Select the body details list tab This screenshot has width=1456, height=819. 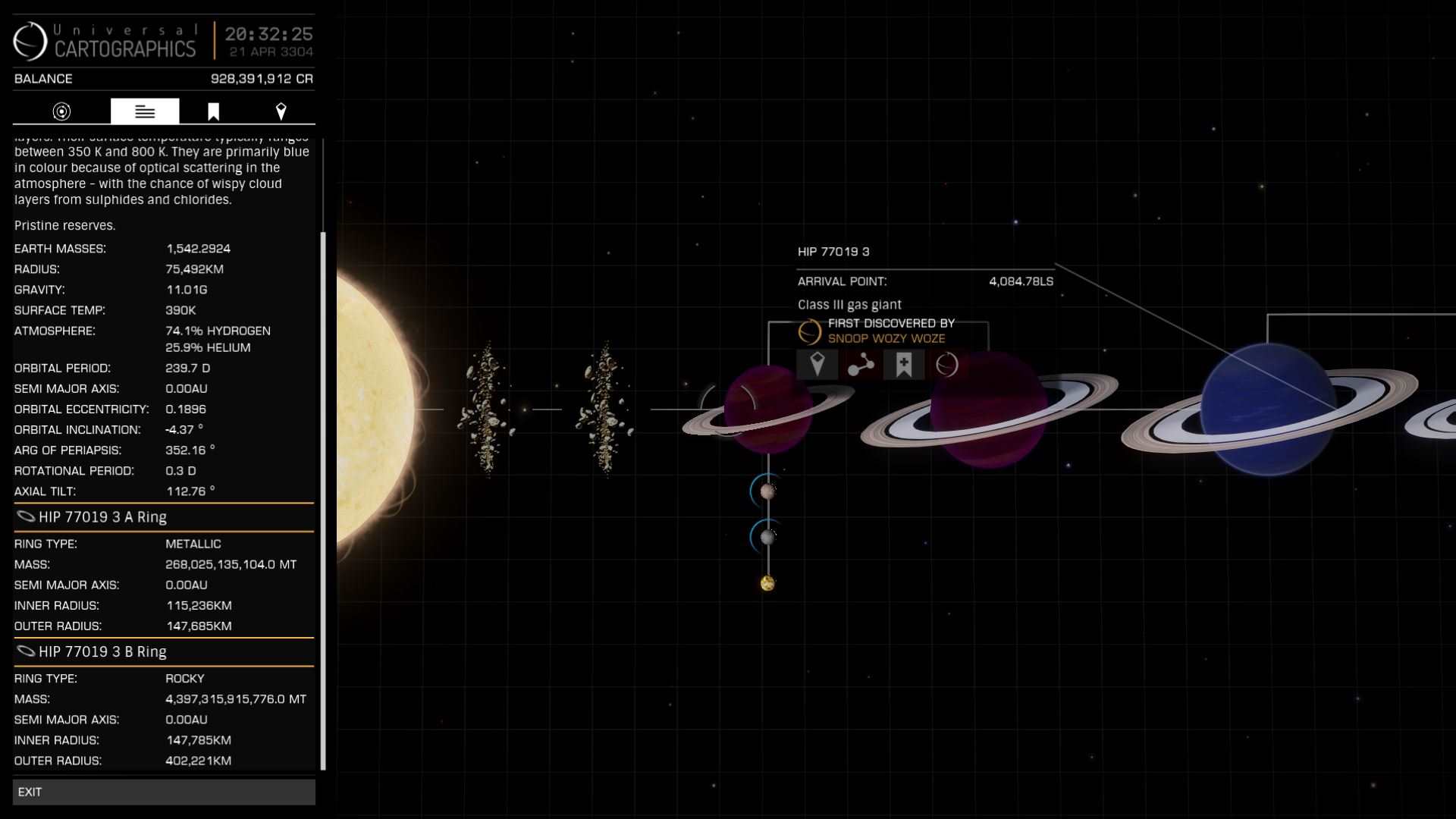145,111
